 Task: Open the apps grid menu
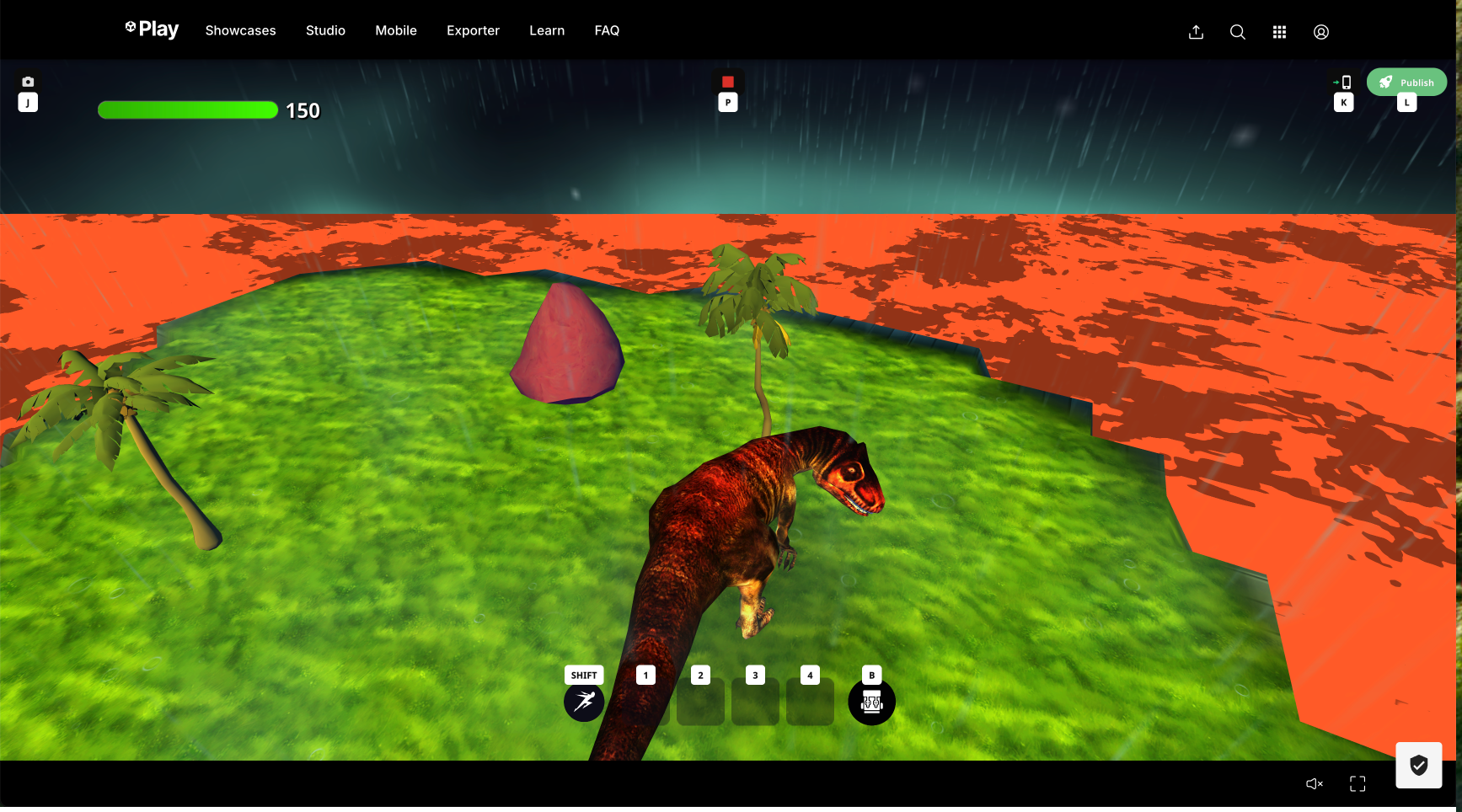click(1279, 32)
